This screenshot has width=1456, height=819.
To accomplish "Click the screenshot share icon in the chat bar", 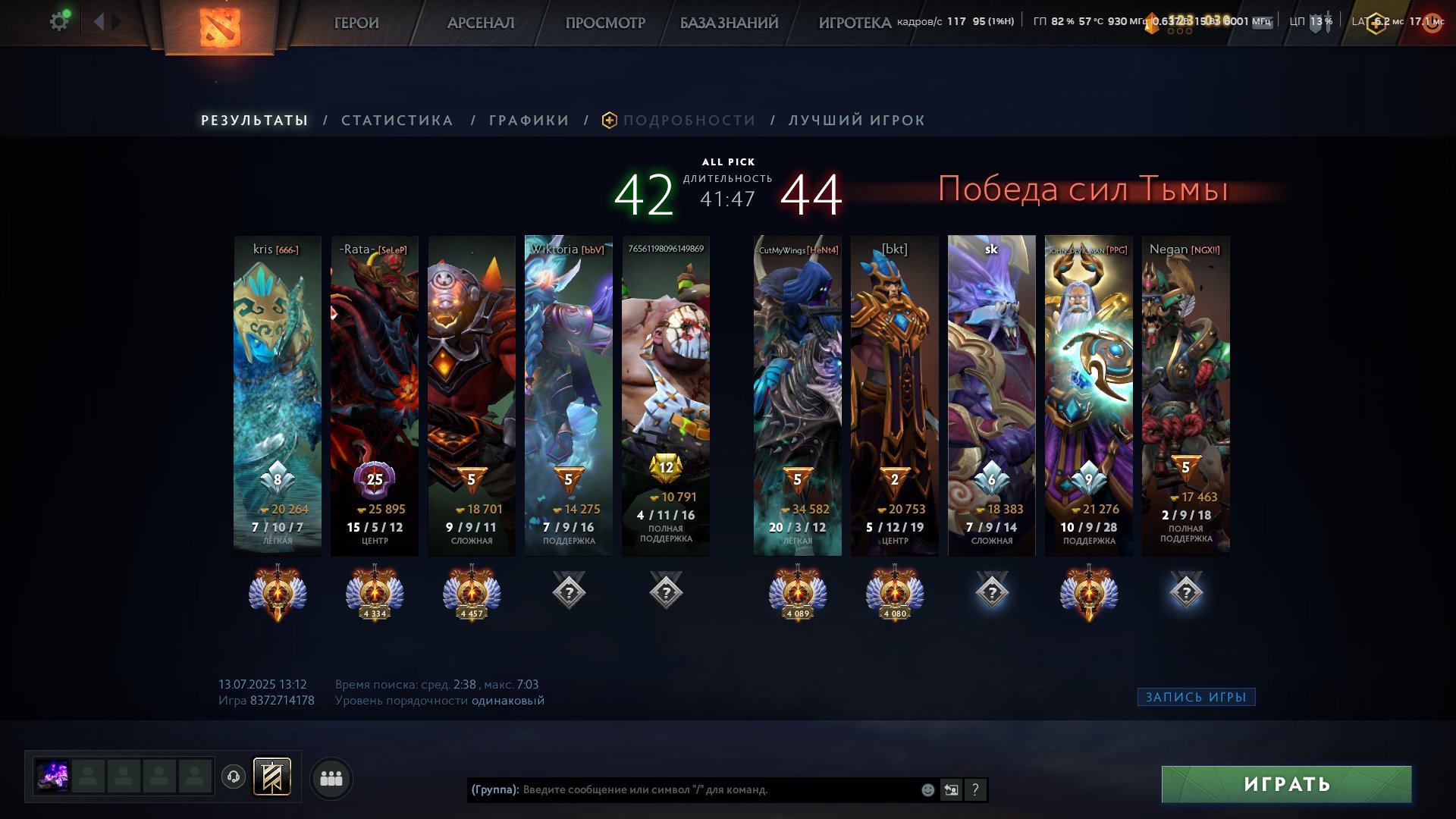I will 951,789.
